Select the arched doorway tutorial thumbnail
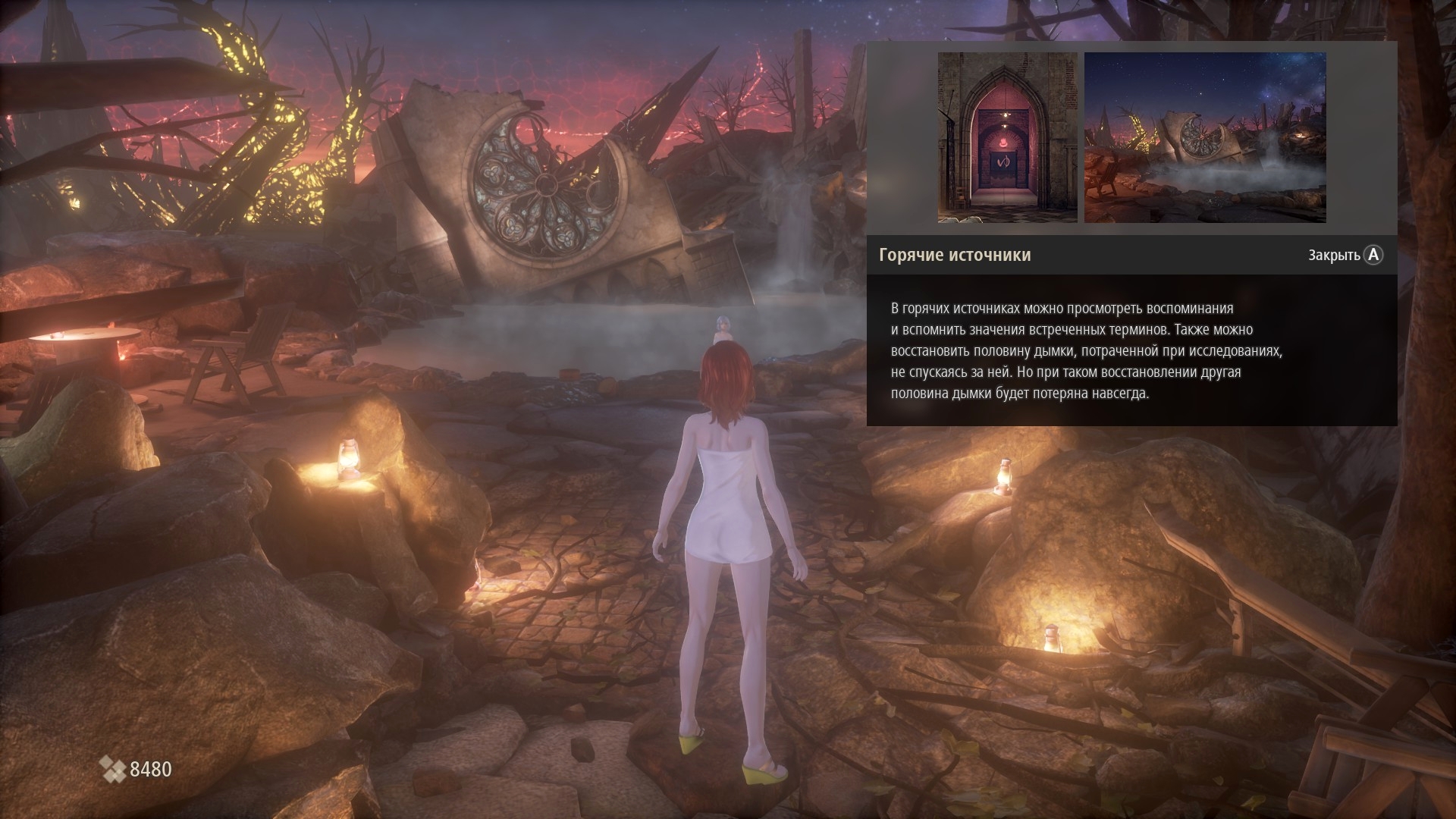Screen dimensions: 1456x819 point(1007,137)
